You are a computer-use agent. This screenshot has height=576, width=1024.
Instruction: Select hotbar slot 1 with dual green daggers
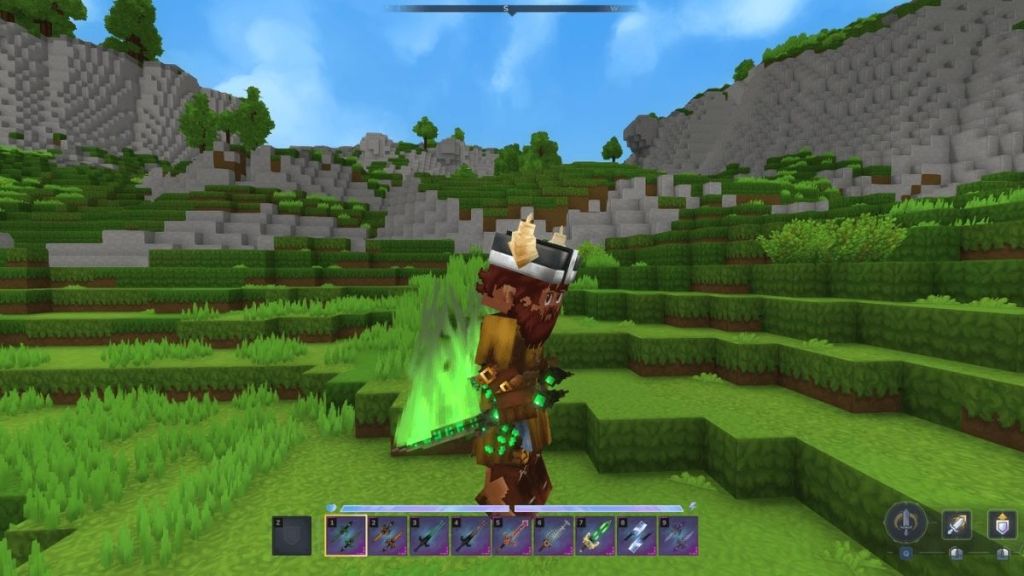(345, 535)
